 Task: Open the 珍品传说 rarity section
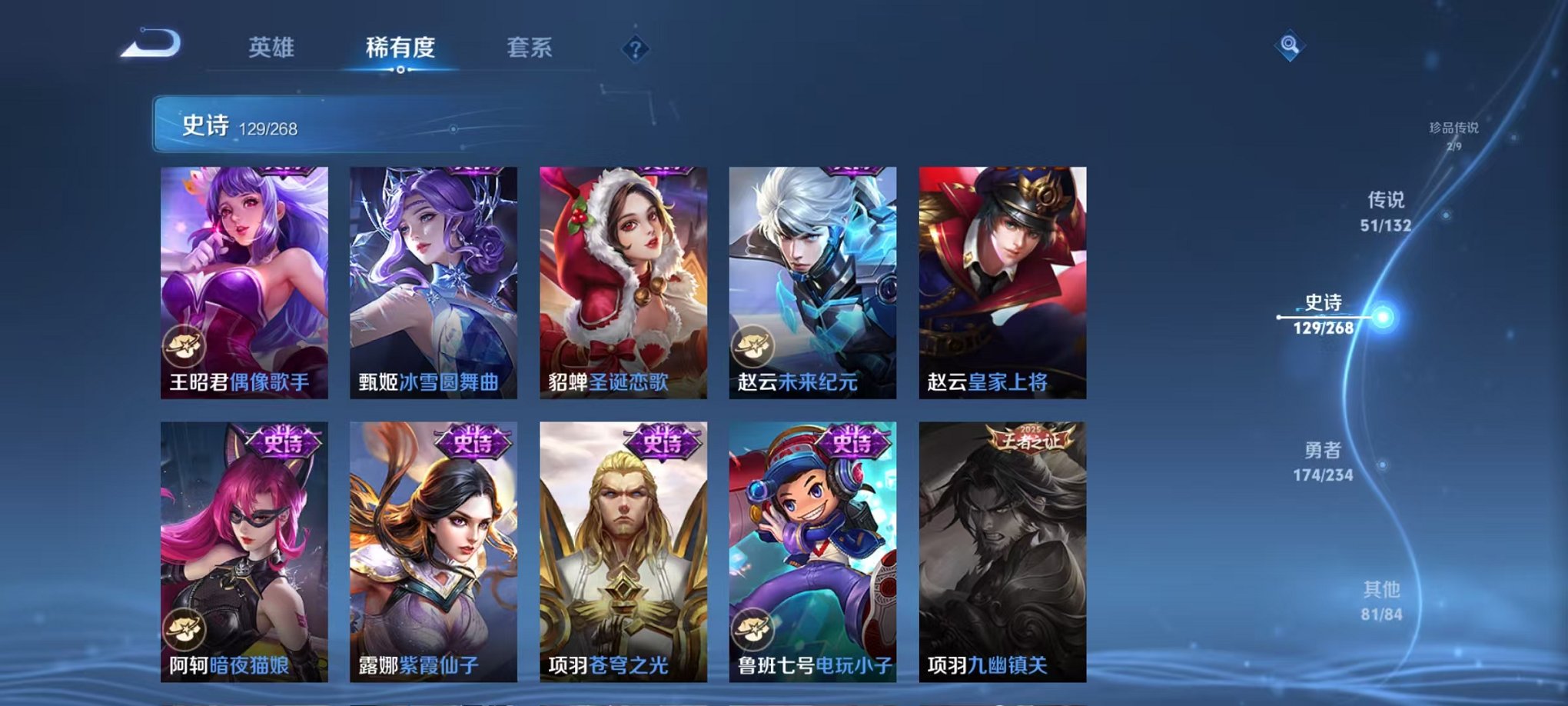click(x=1453, y=131)
